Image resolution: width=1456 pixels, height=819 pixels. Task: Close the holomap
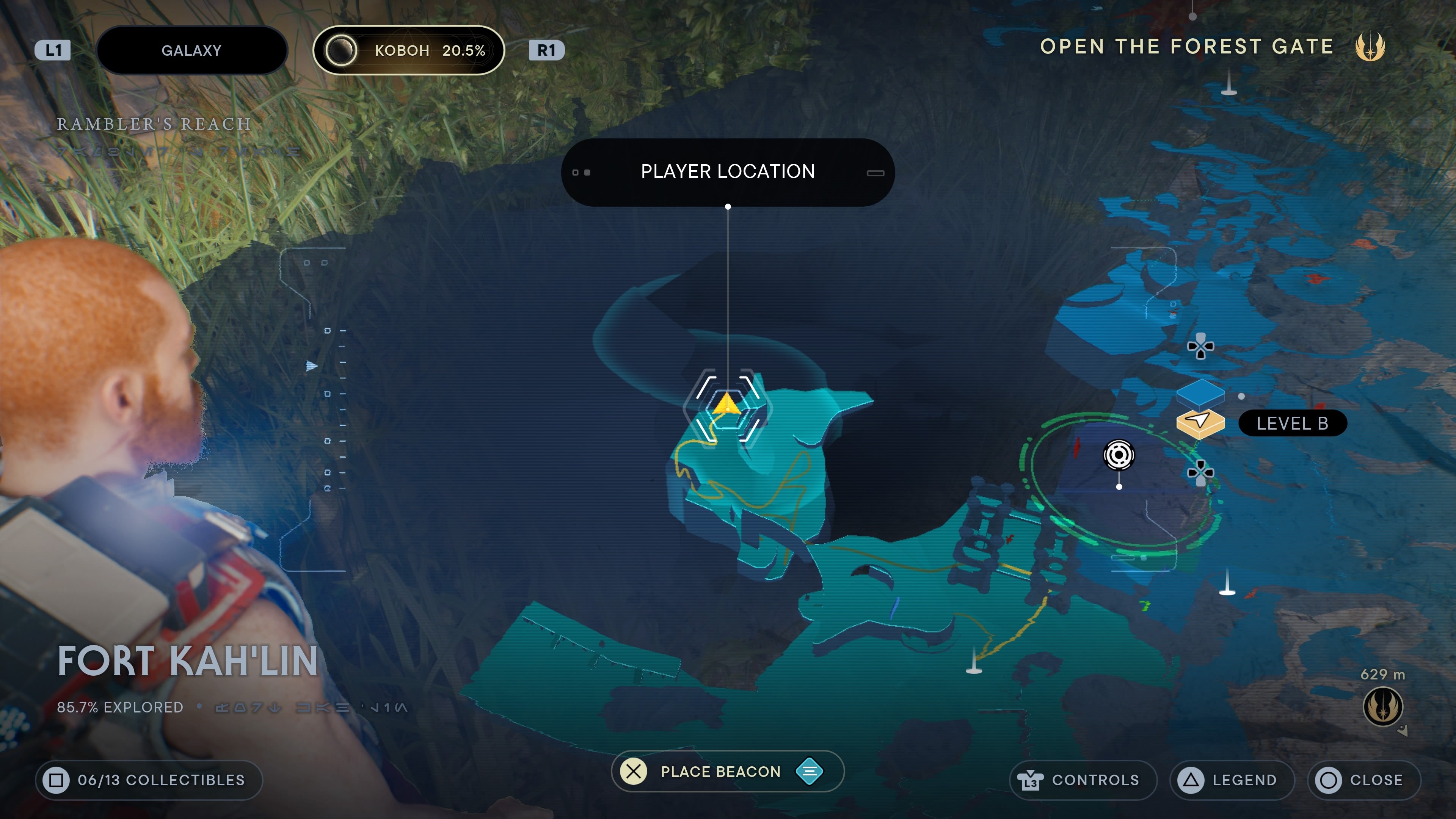coord(1363,780)
